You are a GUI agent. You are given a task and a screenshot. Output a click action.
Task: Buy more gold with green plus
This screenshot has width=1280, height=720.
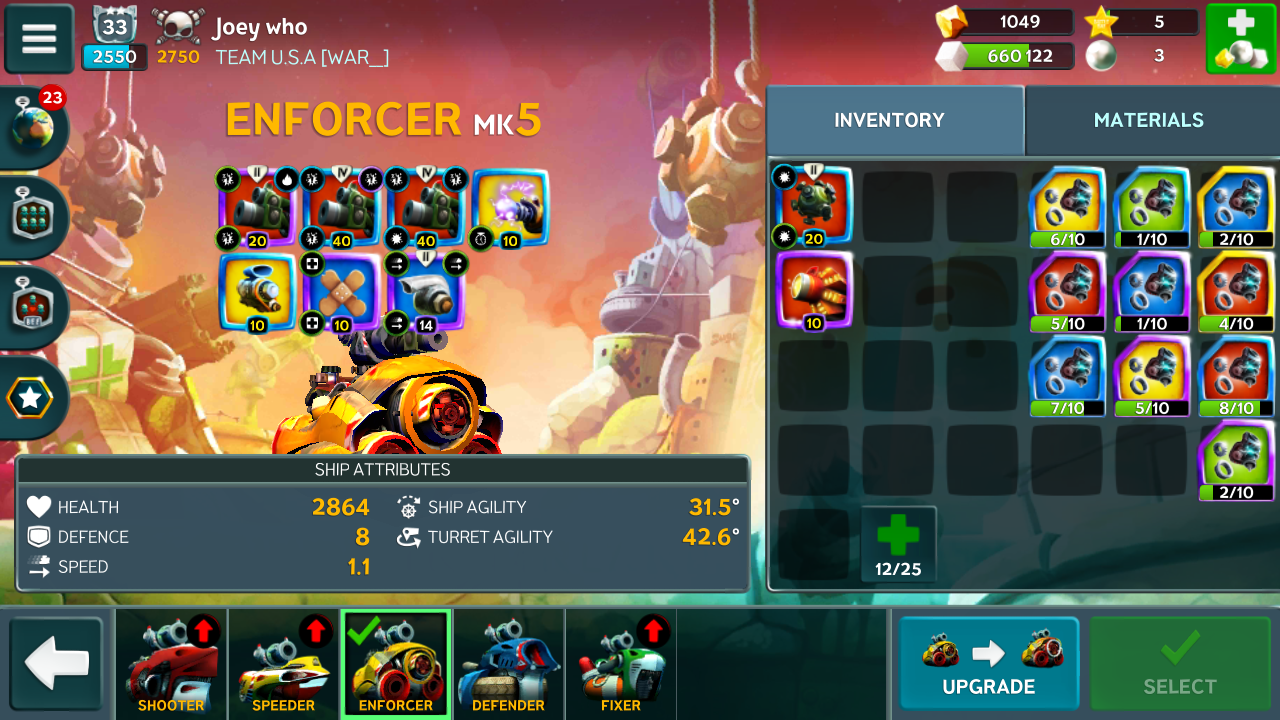click(x=1239, y=39)
